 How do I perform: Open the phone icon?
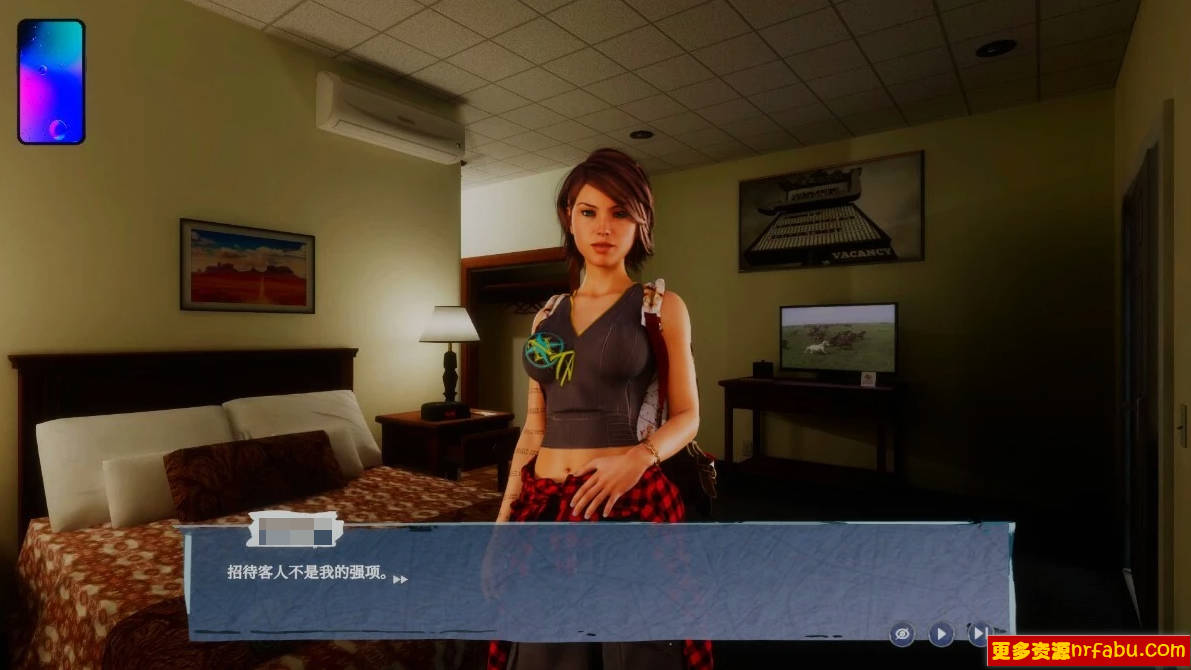click(x=51, y=81)
